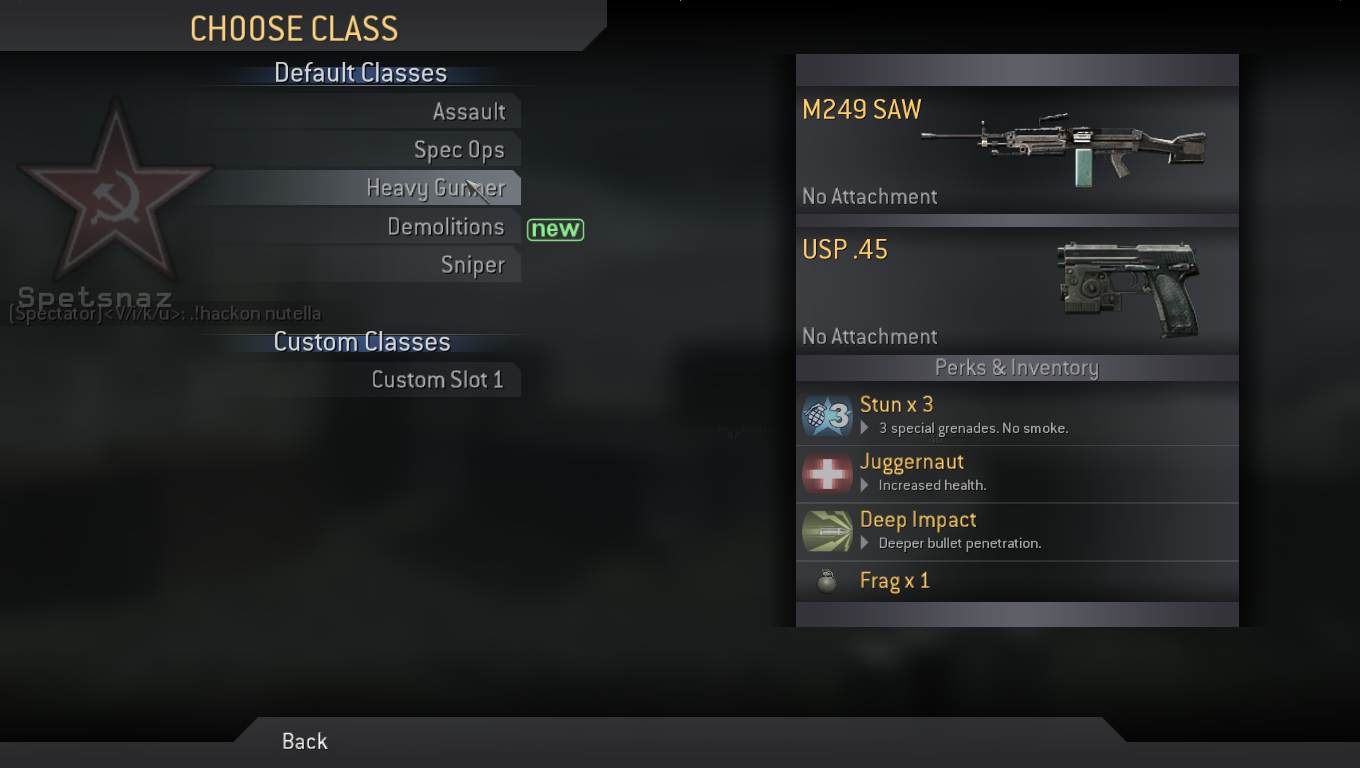
Task: Open Custom Slot 1 class
Action: pos(437,380)
